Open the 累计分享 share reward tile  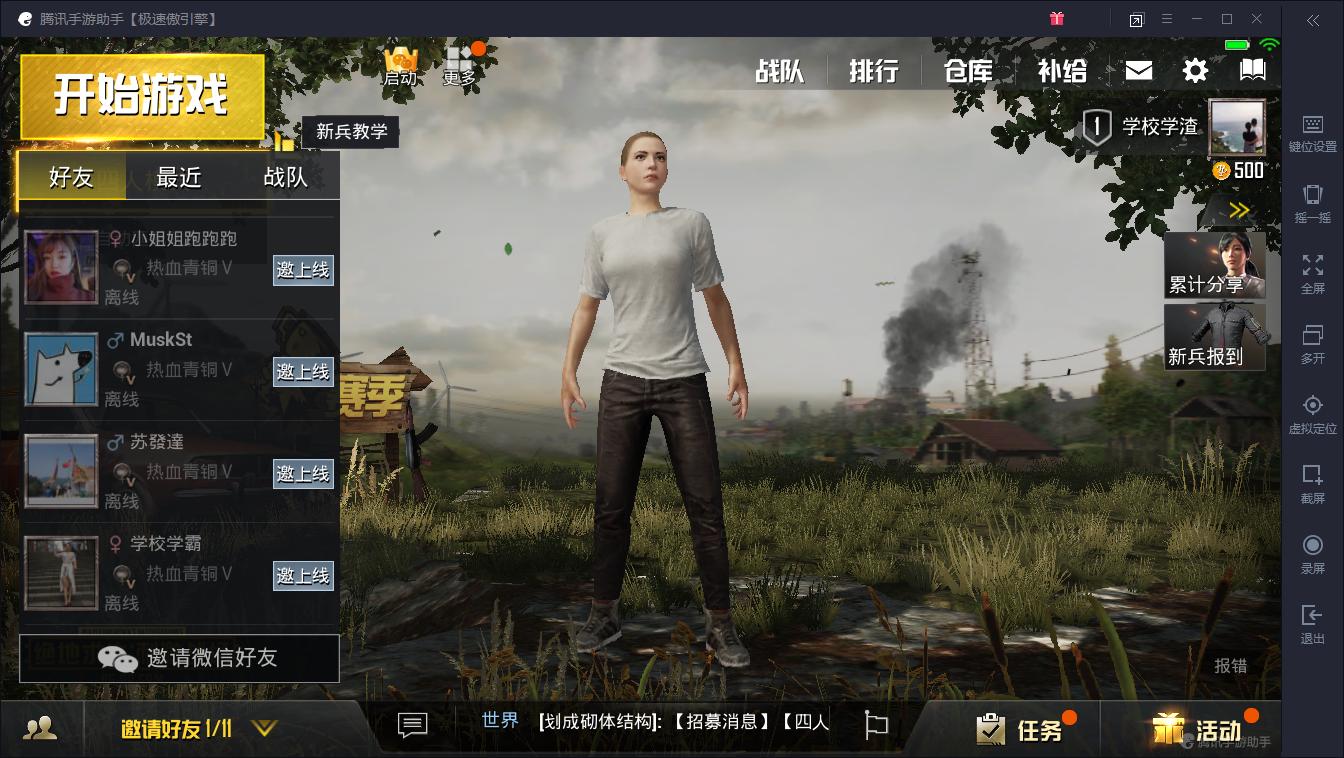click(x=1214, y=265)
